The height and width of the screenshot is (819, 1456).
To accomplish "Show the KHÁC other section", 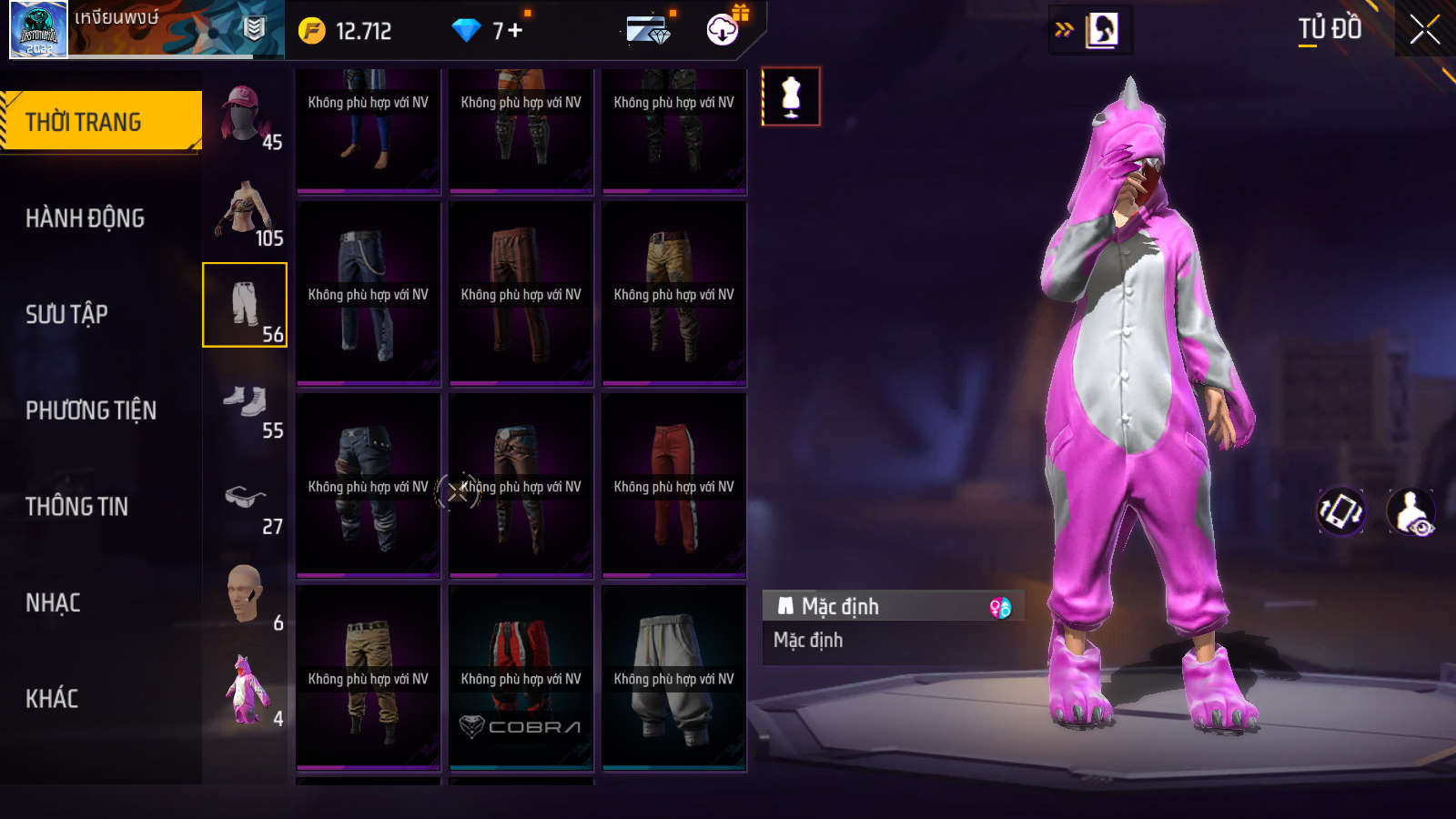I will tap(52, 699).
